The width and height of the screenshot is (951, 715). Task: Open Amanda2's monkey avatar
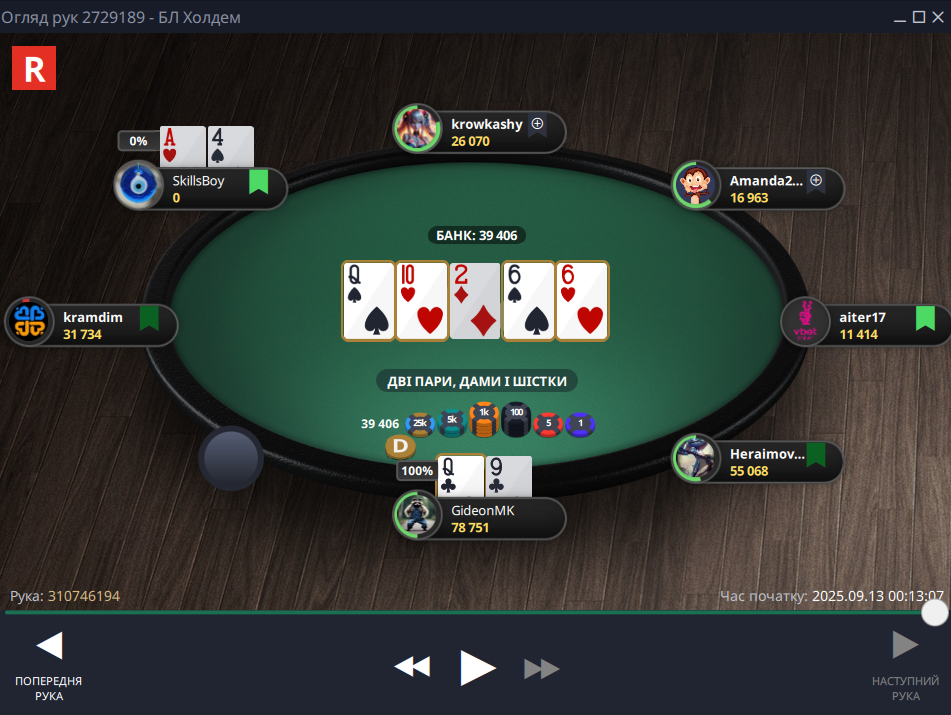696,186
